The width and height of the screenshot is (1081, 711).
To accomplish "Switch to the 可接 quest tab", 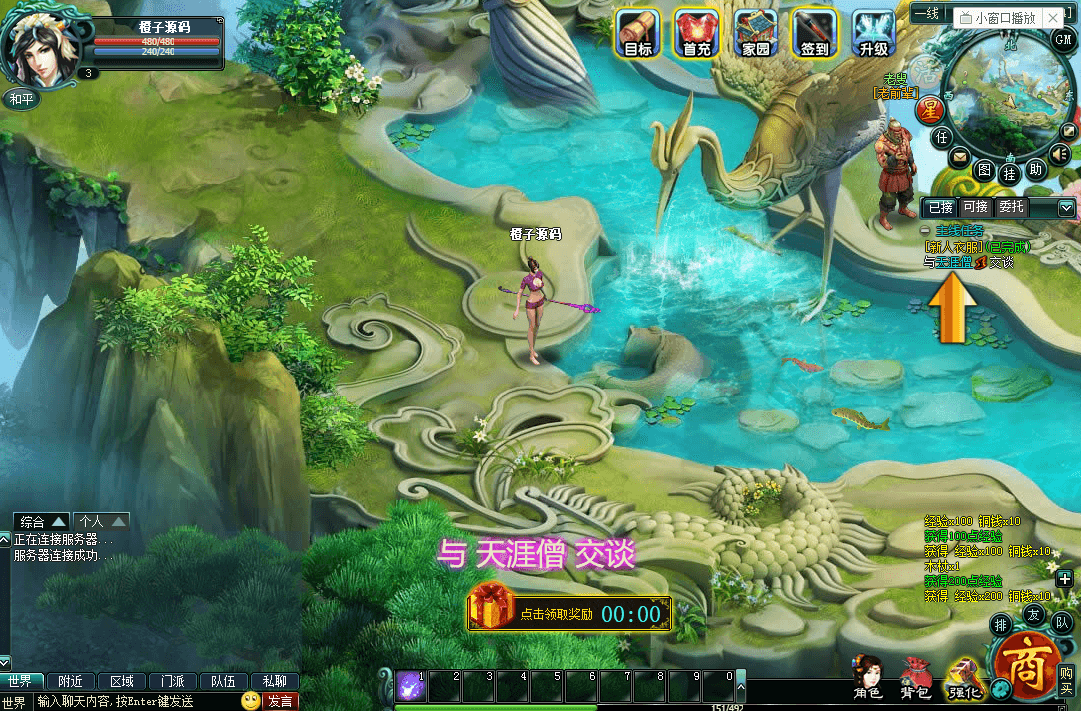I will (x=975, y=207).
